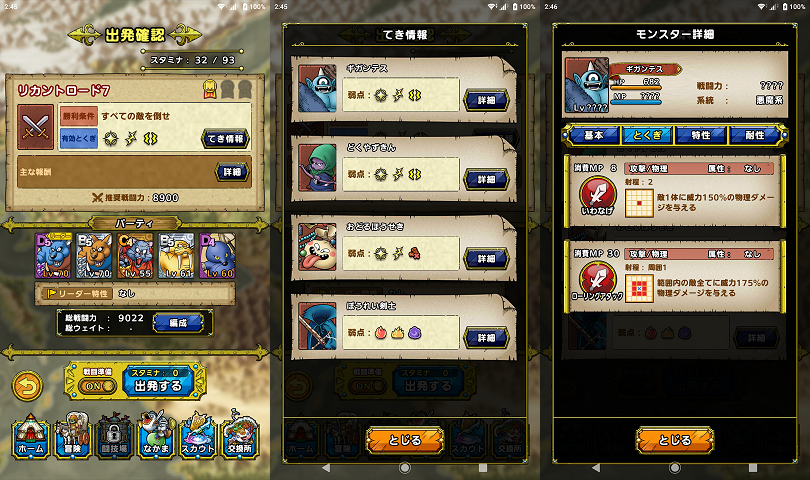
Task: Go to ホーム in bottom navigation
Action: (31, 436)
